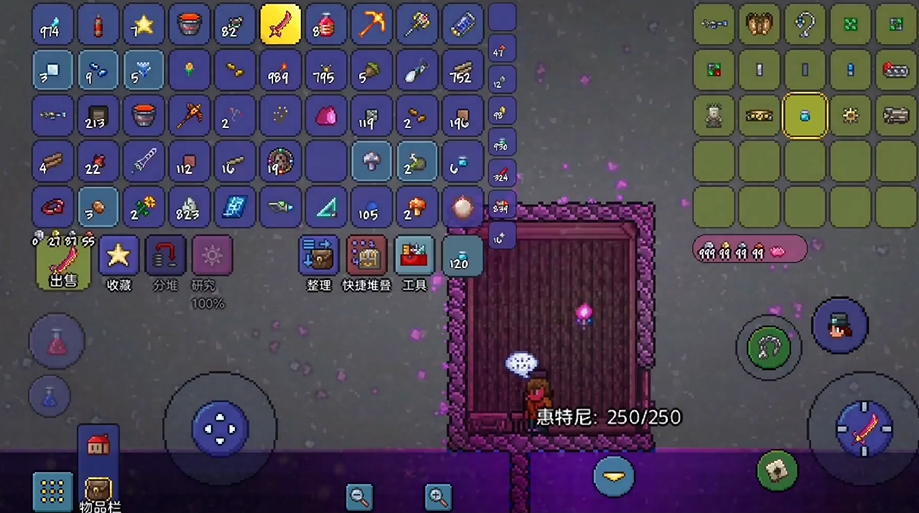Screen dimensions: 919x513
Task: Use the red health potion quick button
Action: point(56,339)
